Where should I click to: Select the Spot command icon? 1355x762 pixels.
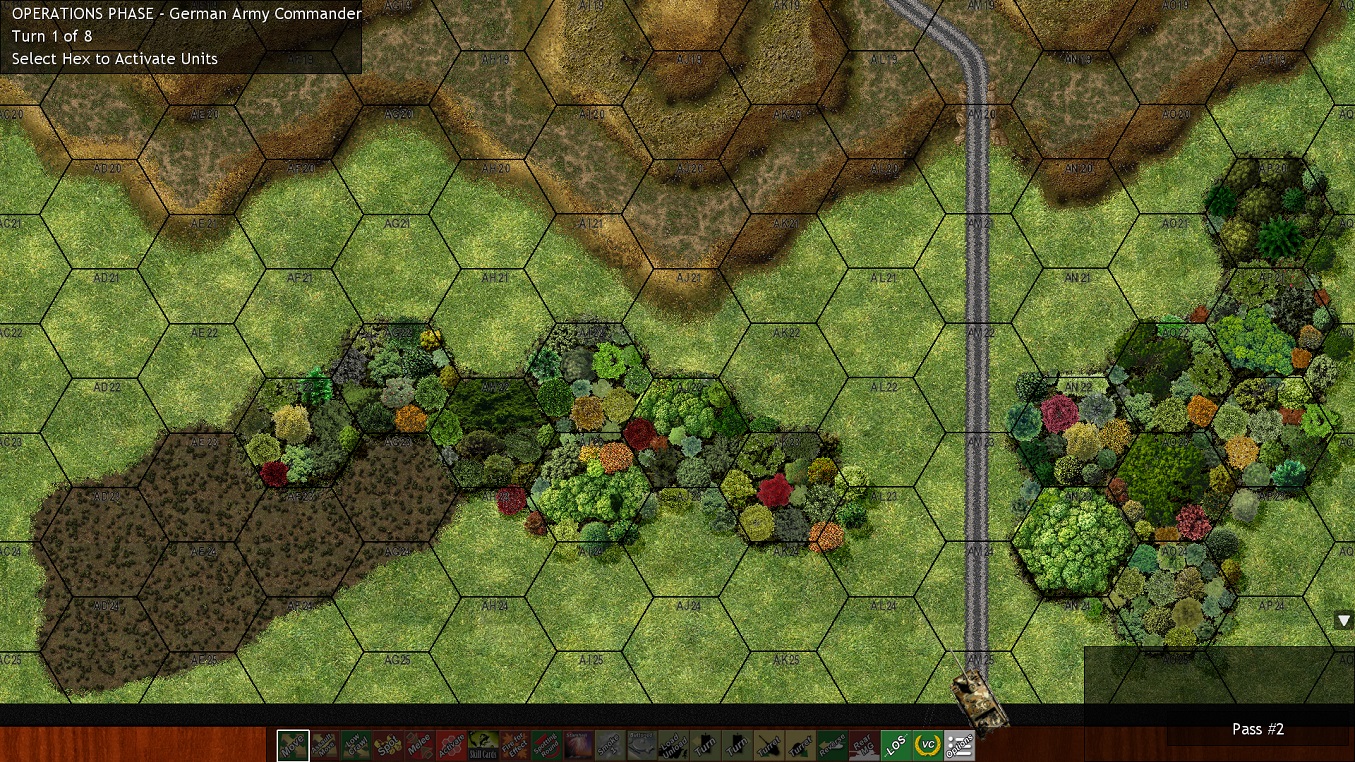(x=388, y=746)
